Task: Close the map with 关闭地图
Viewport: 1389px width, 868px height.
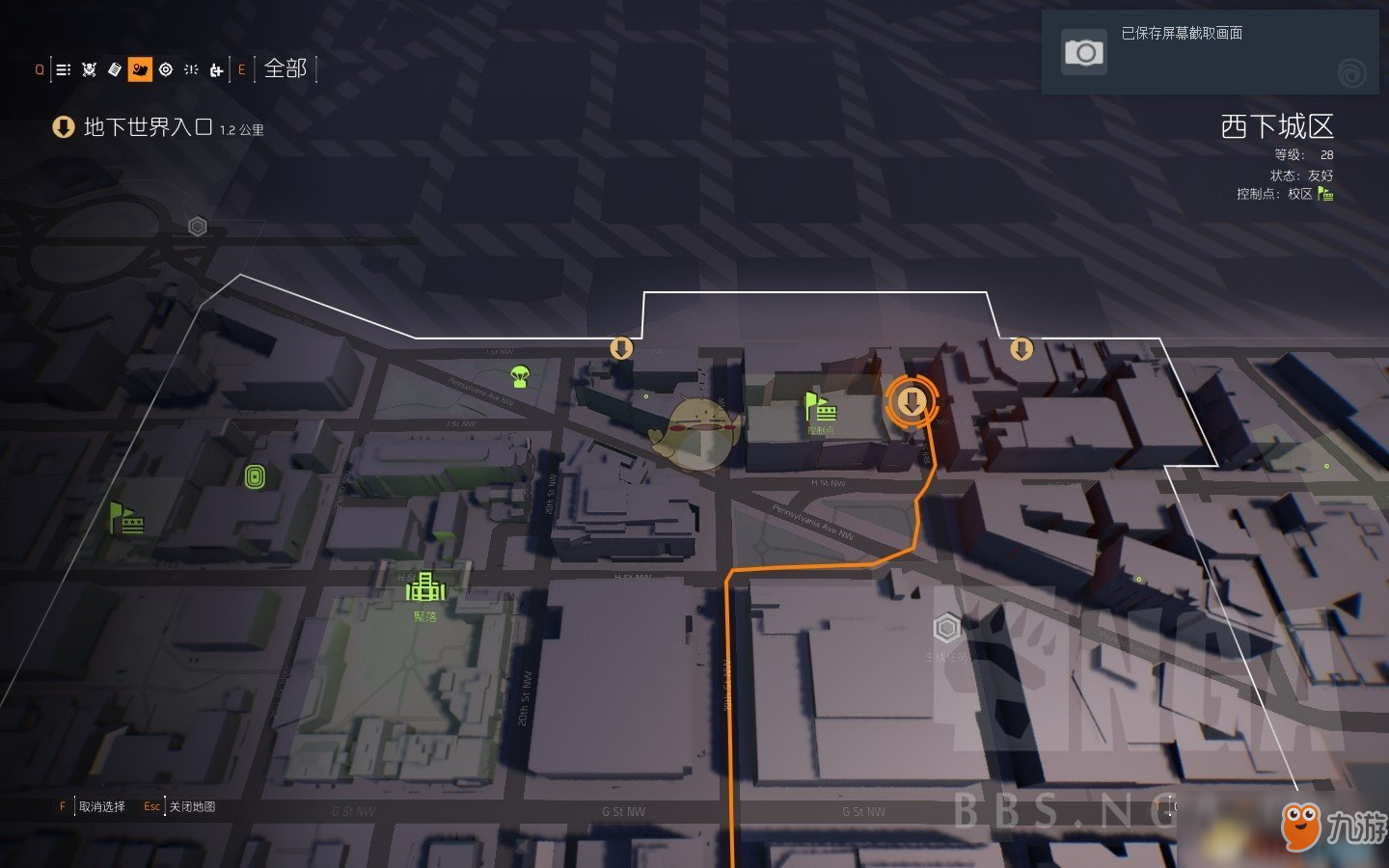Action: tap(192, 806)
